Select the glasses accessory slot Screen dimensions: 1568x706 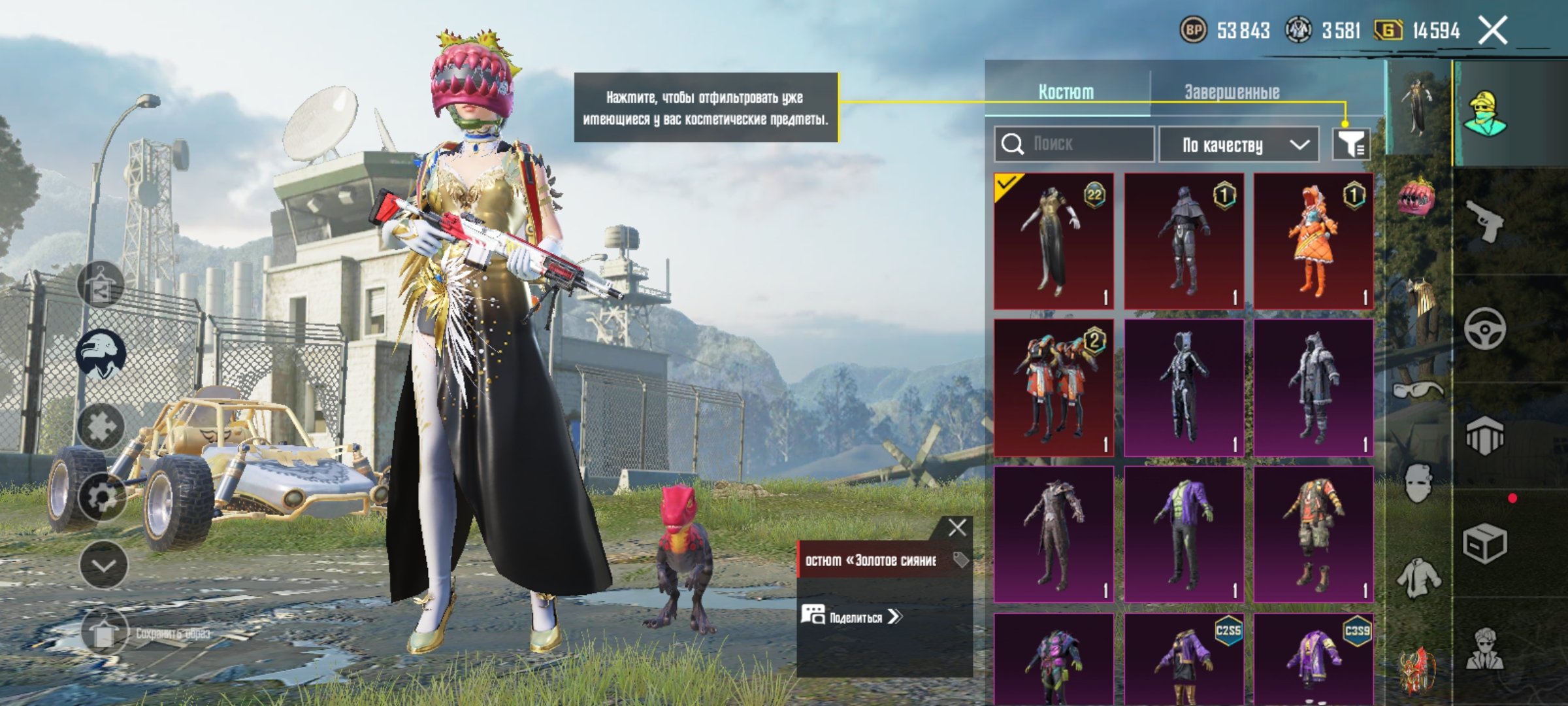(x=1418, y=390)
